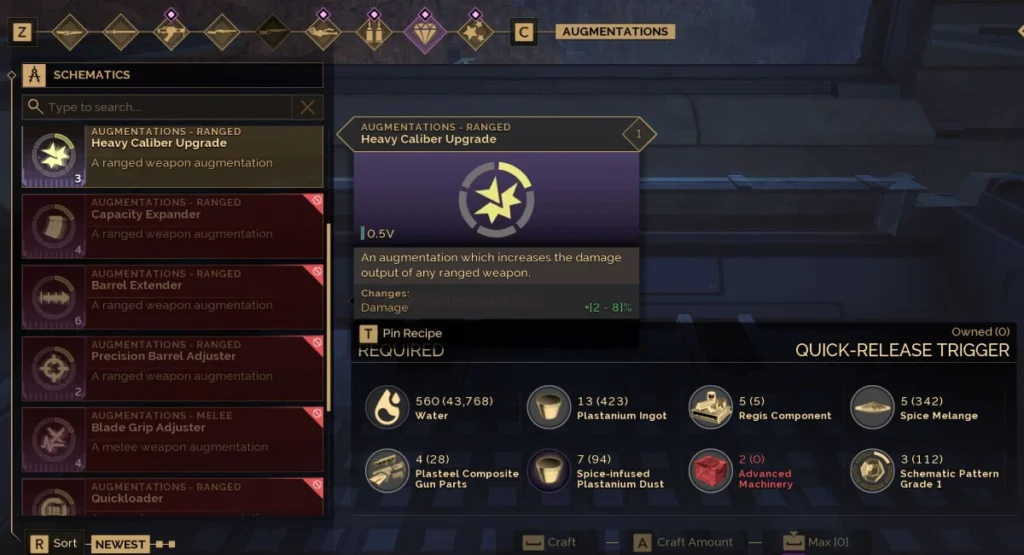Click the Water ingredient icon
1024x555 pixels.
387,407
